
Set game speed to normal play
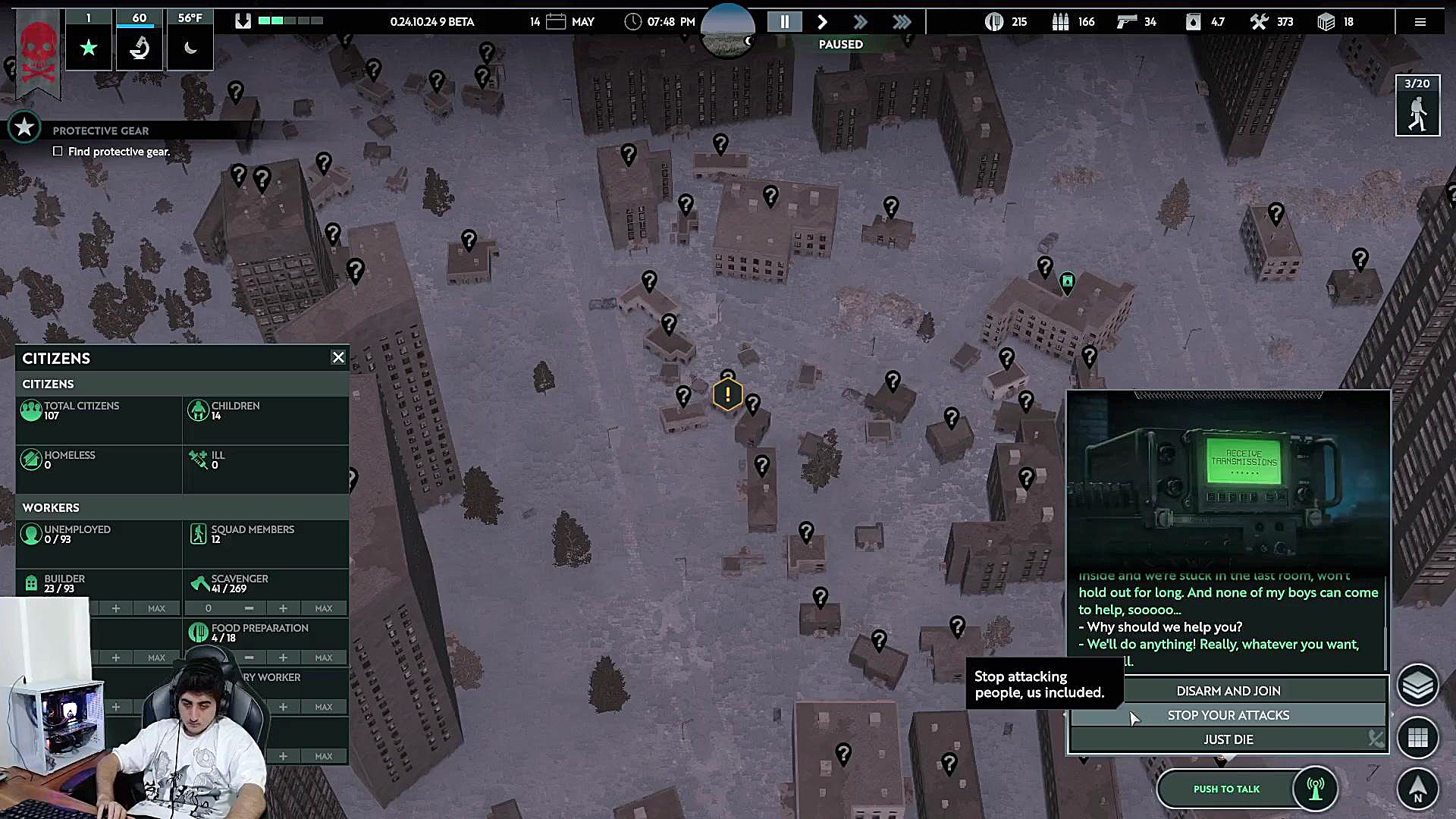822,22
